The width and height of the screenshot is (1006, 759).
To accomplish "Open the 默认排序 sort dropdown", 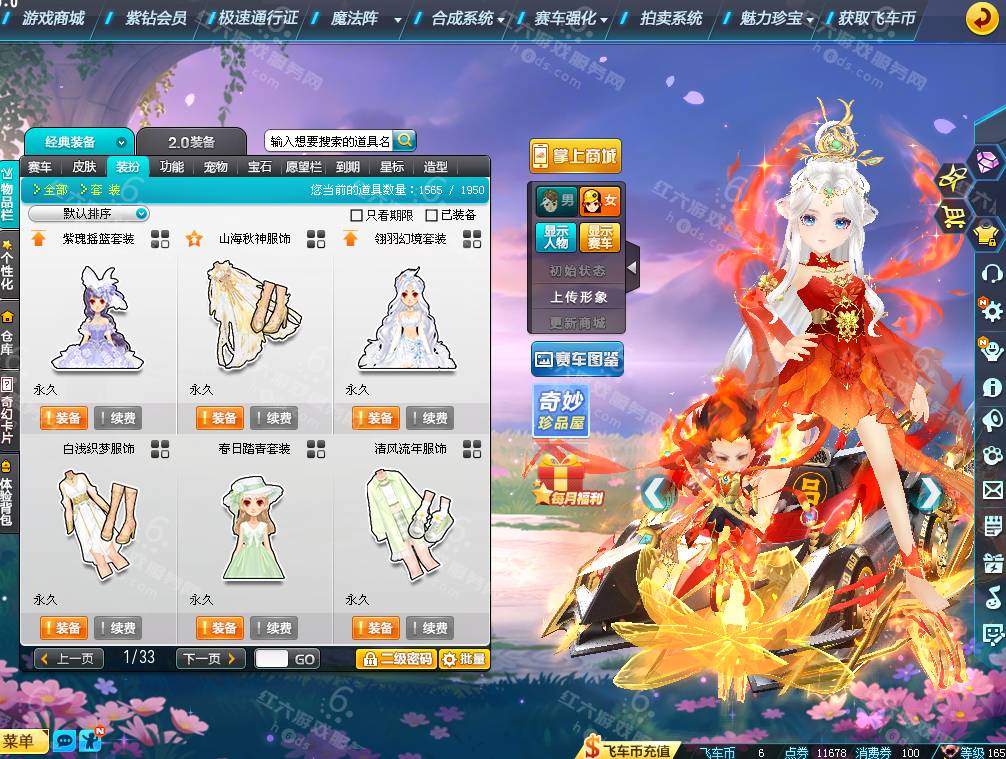I will point(89,214).
